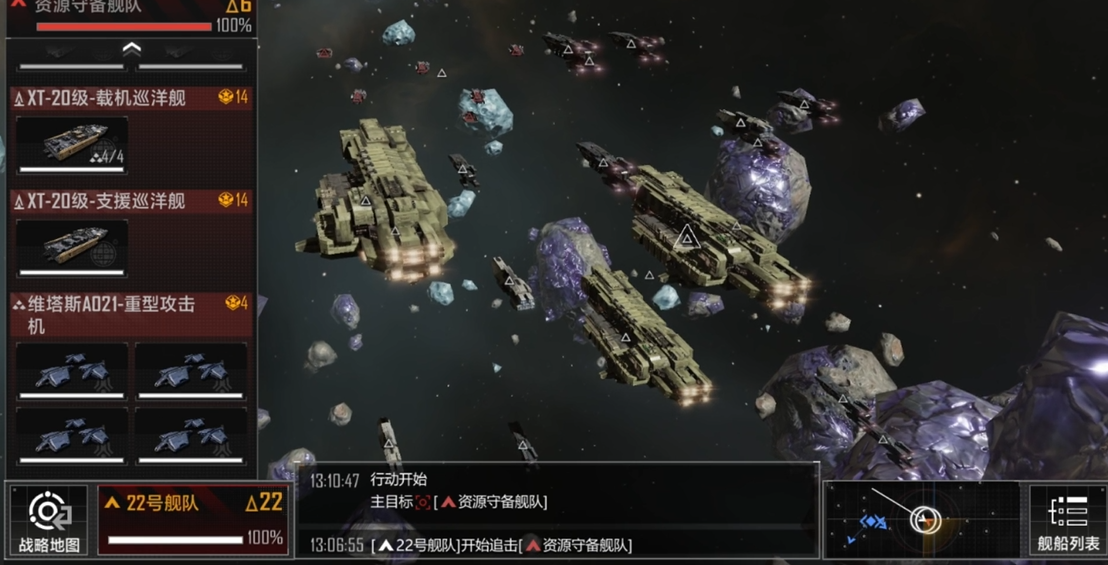The height and width of the screenshot is (565, 1108).
Task: Click the radar minimap
Action: 920,520
